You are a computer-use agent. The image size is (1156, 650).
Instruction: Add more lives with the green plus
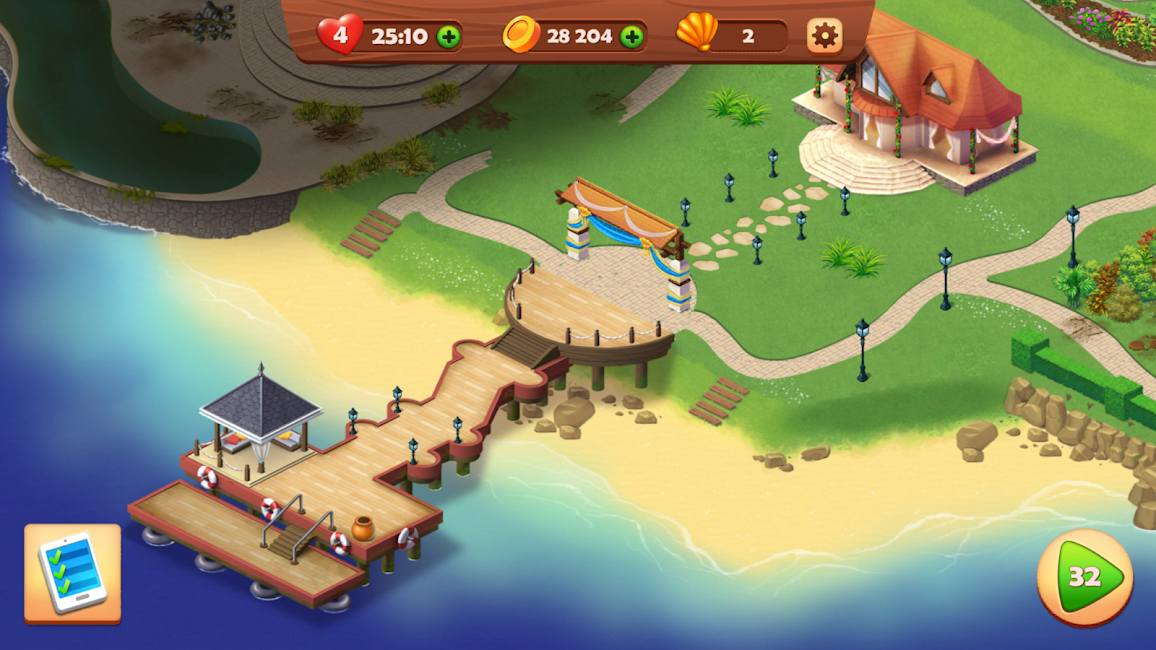(x=449, y=37)
